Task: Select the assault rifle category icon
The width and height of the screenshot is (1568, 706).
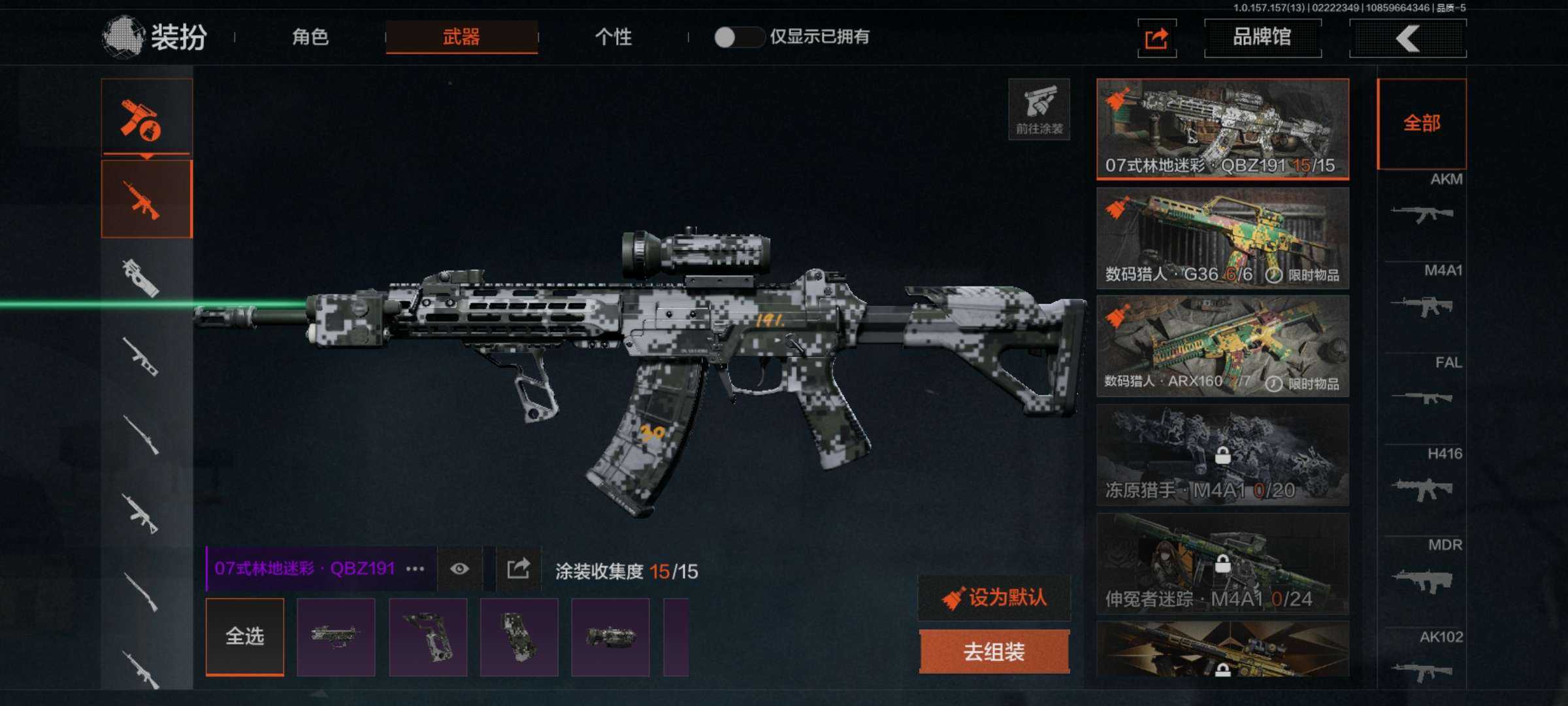Action: [147, 201]
